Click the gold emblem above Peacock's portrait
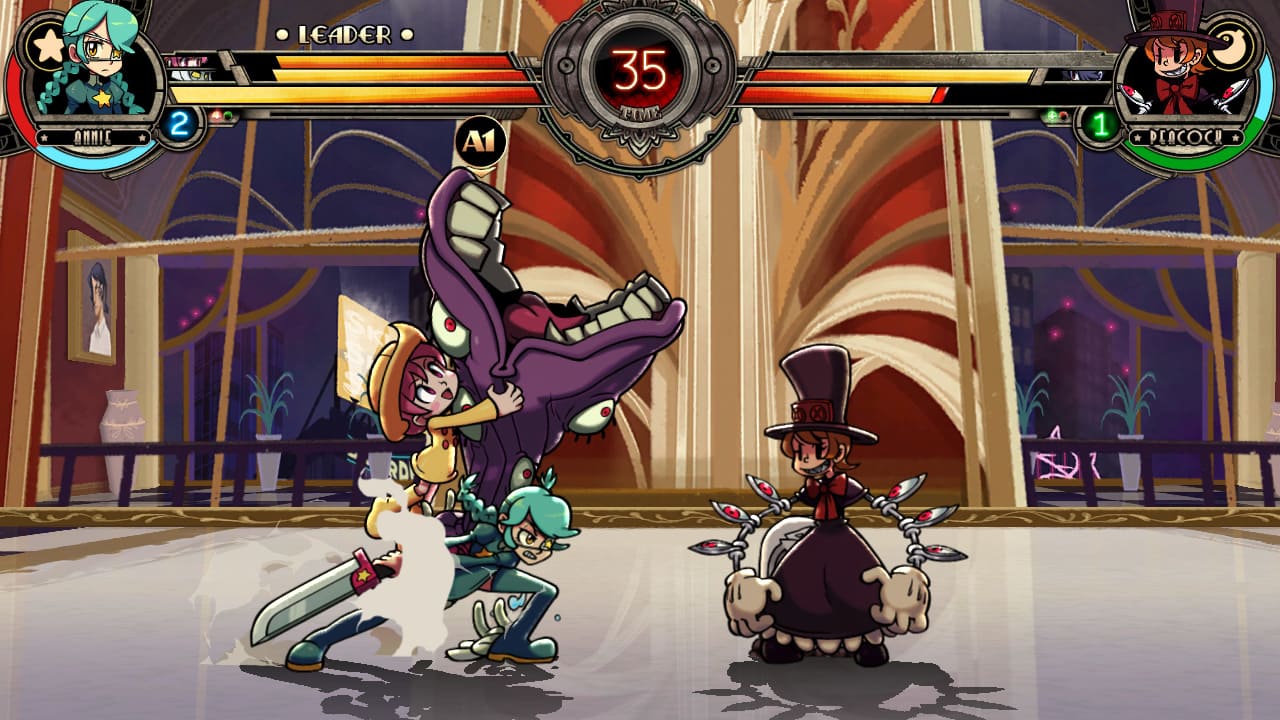The height and width of the screenshot is (720, 1280). tap(1231, 44)
